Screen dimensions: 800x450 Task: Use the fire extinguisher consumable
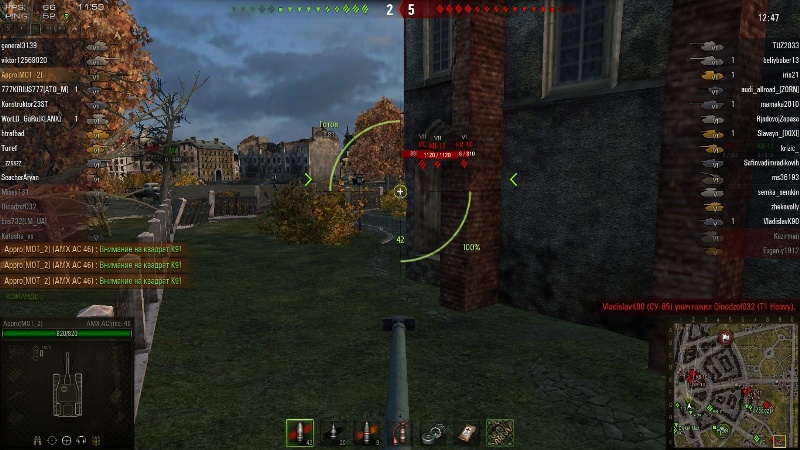tap(400, 432)
